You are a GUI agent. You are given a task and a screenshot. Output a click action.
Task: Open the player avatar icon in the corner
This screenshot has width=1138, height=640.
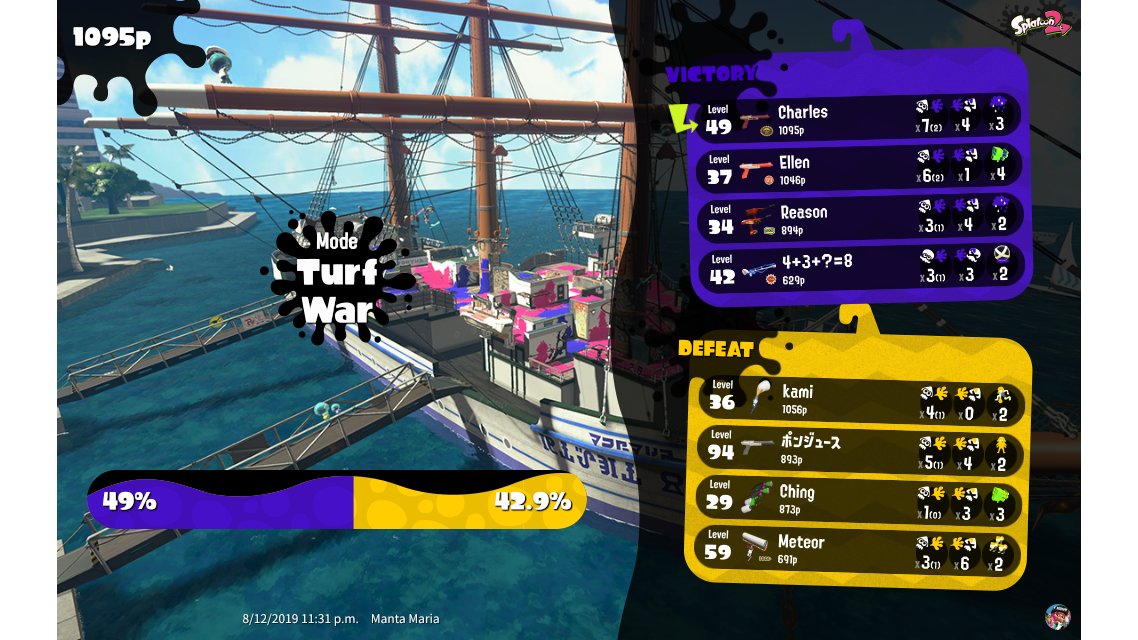[x=1057, y=616]
